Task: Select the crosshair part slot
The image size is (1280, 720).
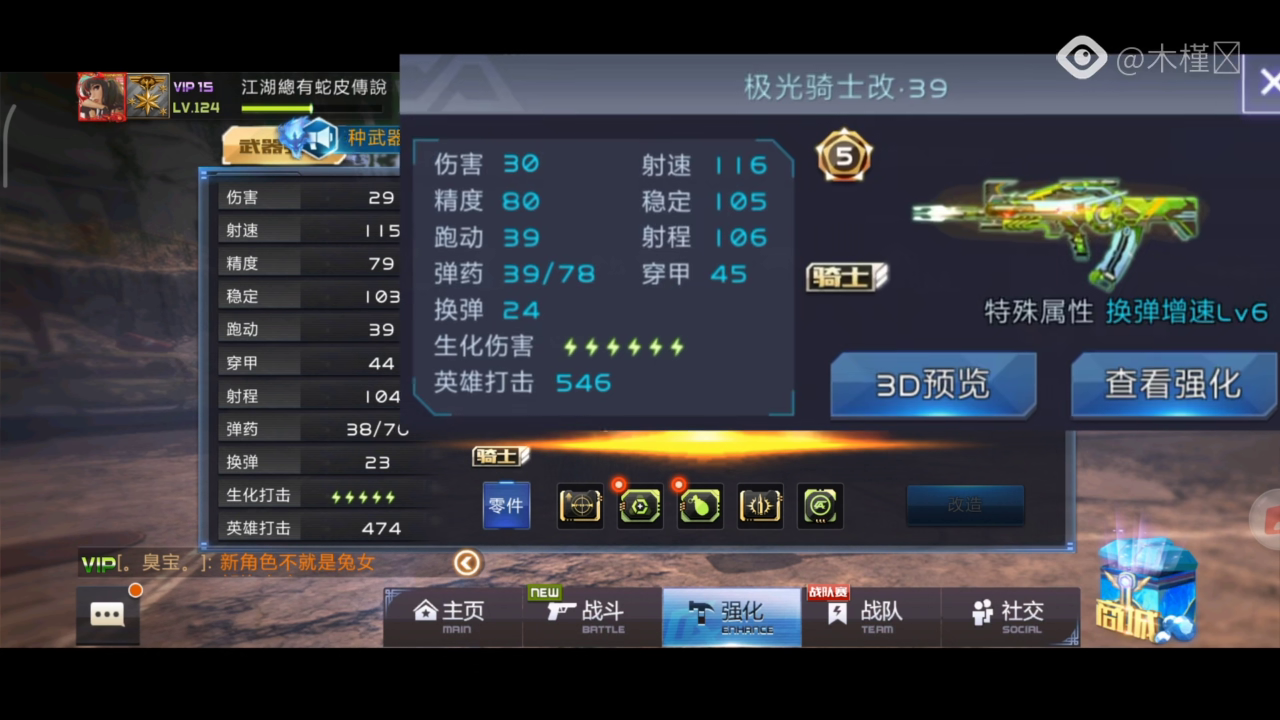Action: (x=580, y=506)
